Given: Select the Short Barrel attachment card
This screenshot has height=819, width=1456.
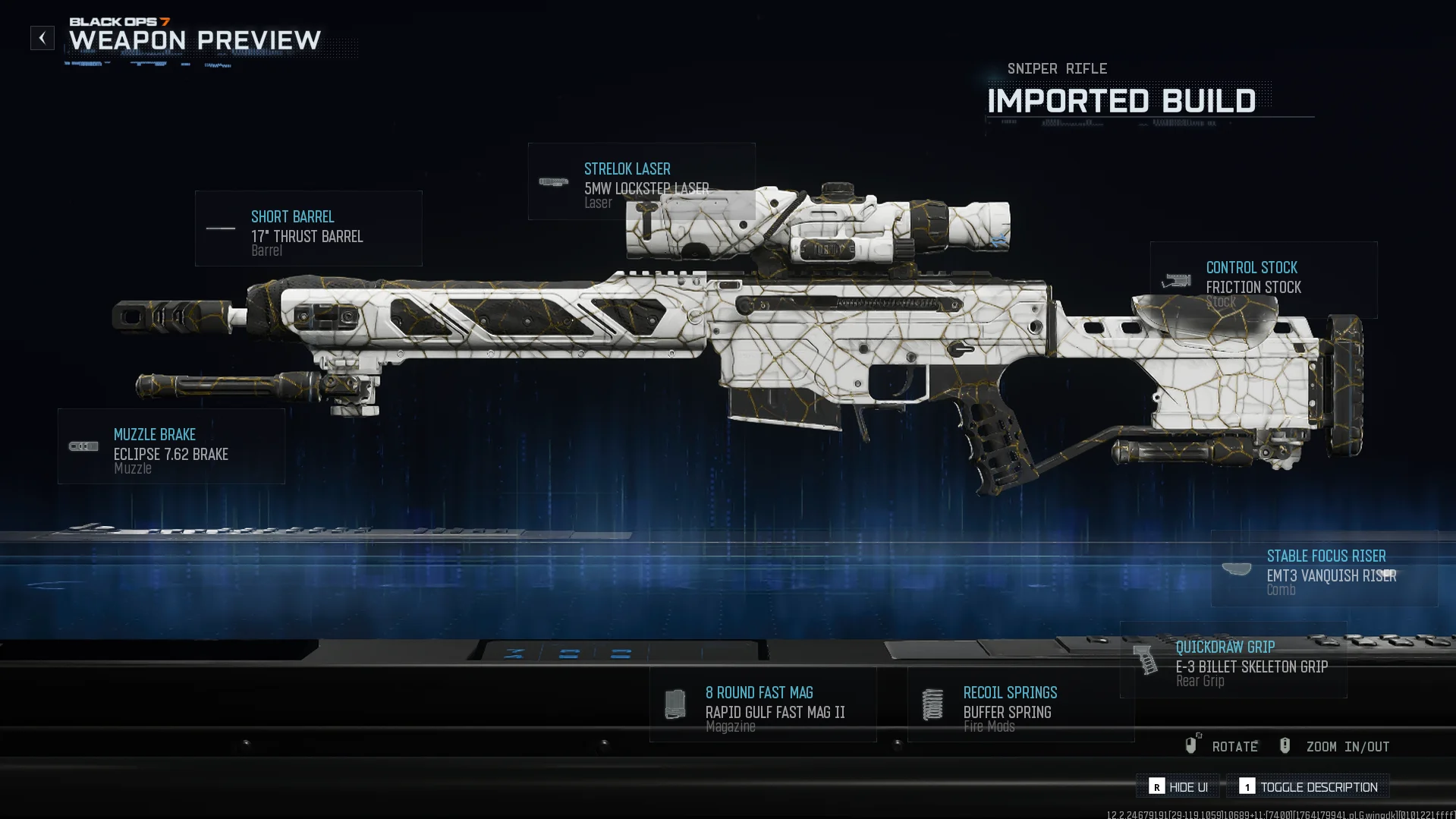Looking at the screenshot, I should [x=308, y=228].
